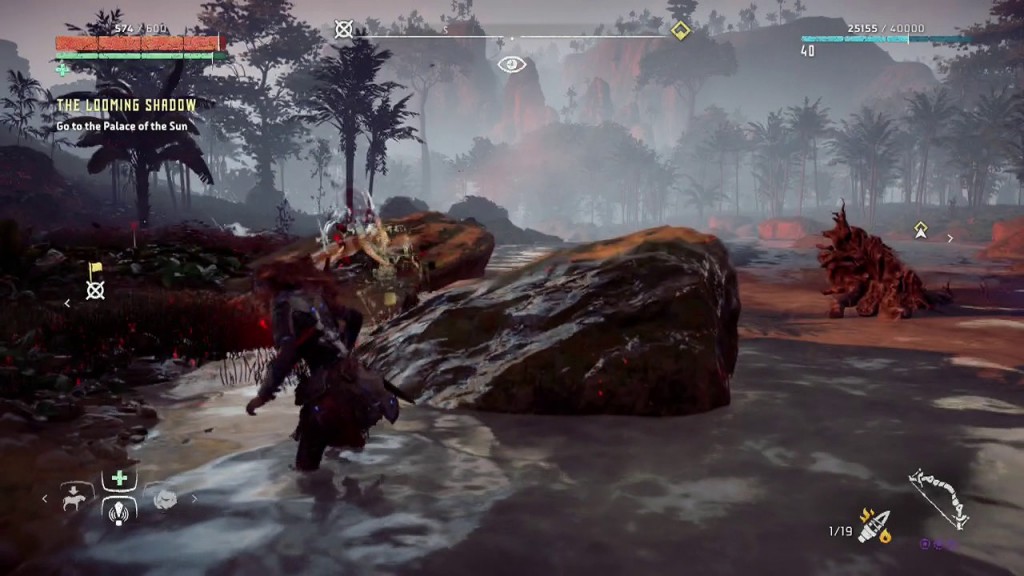Viewport: 1024px width, 576px height.
Task: Select the rock tool slot
Action: point(163,498)
